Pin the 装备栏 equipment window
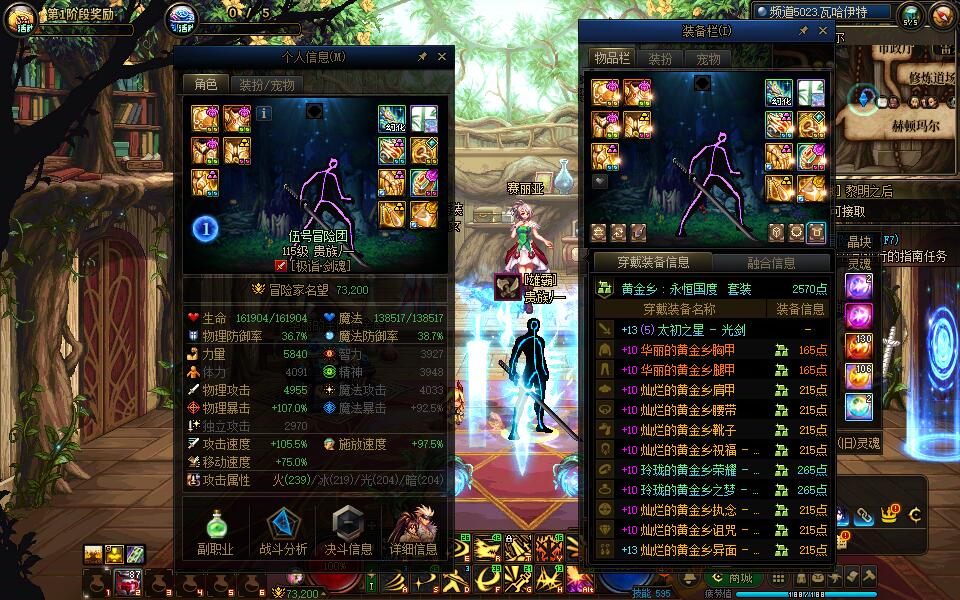 coord(803,31)
